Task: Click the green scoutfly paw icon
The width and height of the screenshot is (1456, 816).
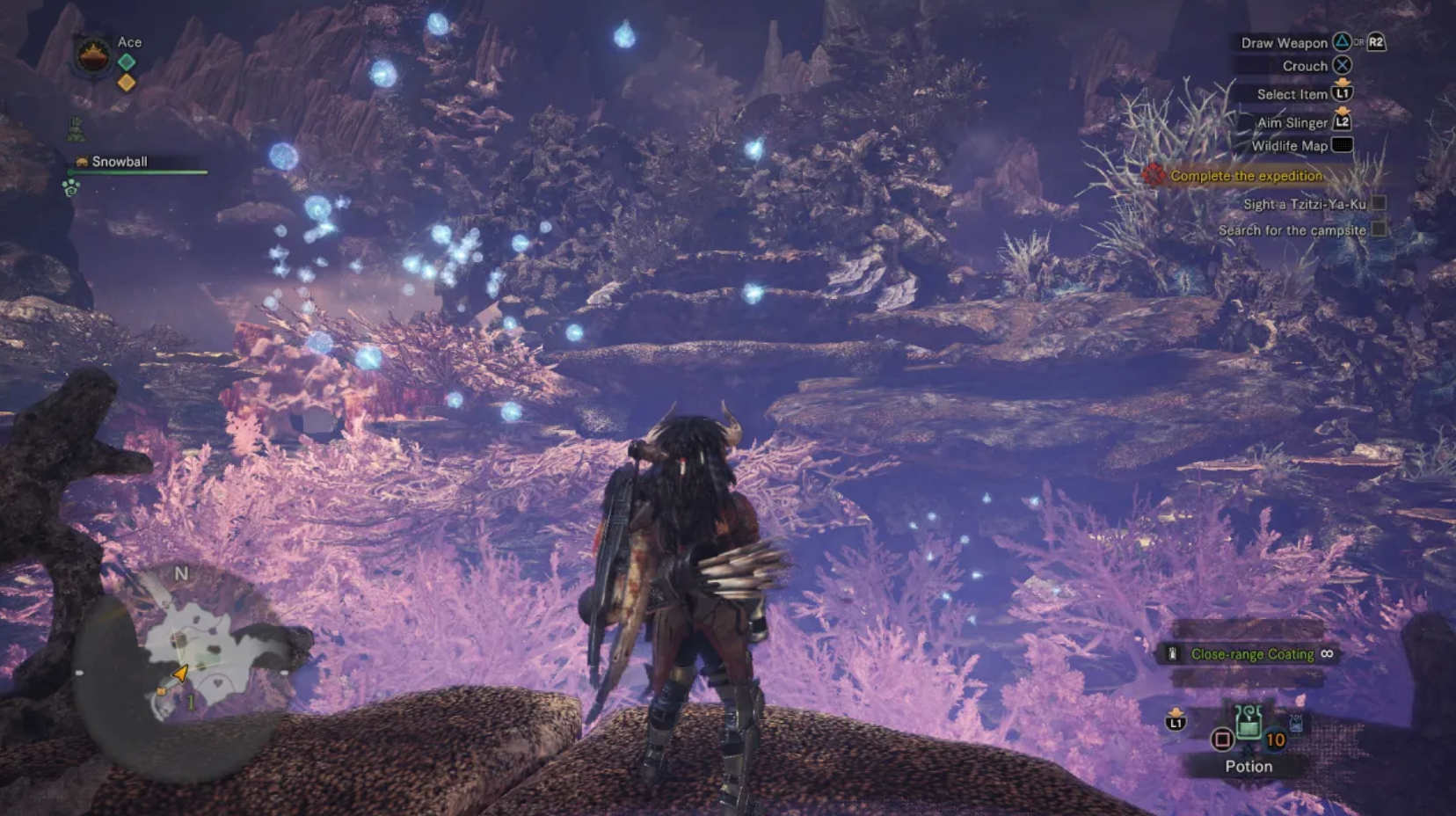Action: coord(71,187)
